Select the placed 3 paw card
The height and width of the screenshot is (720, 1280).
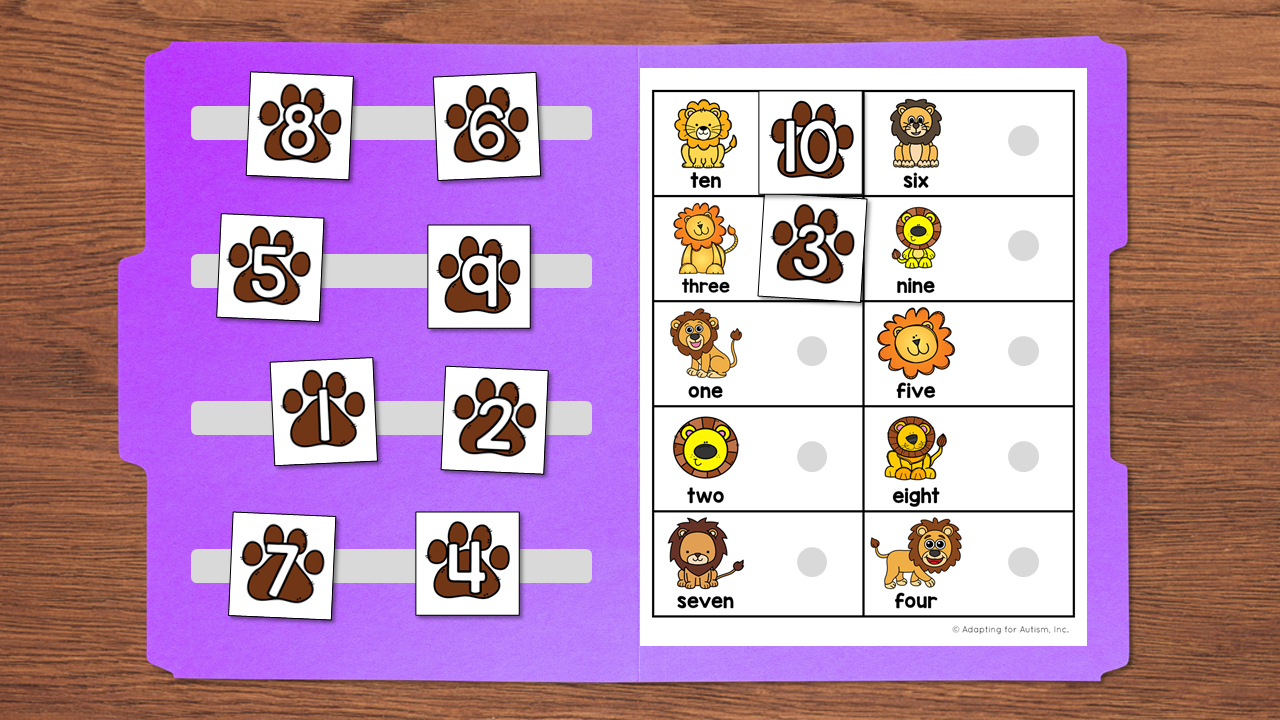[x=812, y=248]
